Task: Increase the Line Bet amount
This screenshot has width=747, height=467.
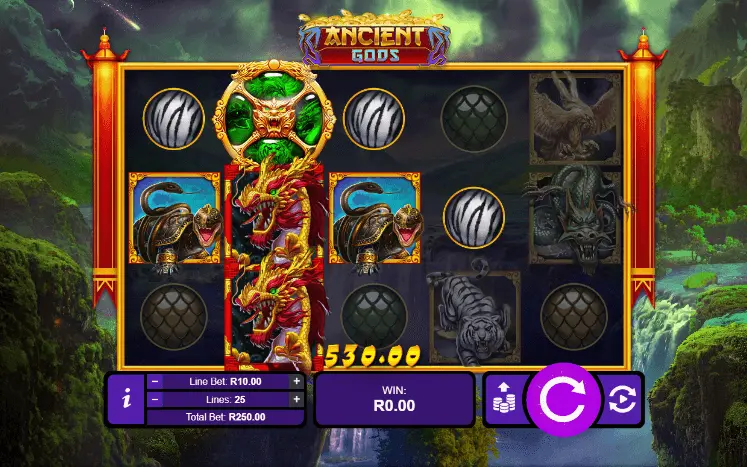Action: [296, 381]
